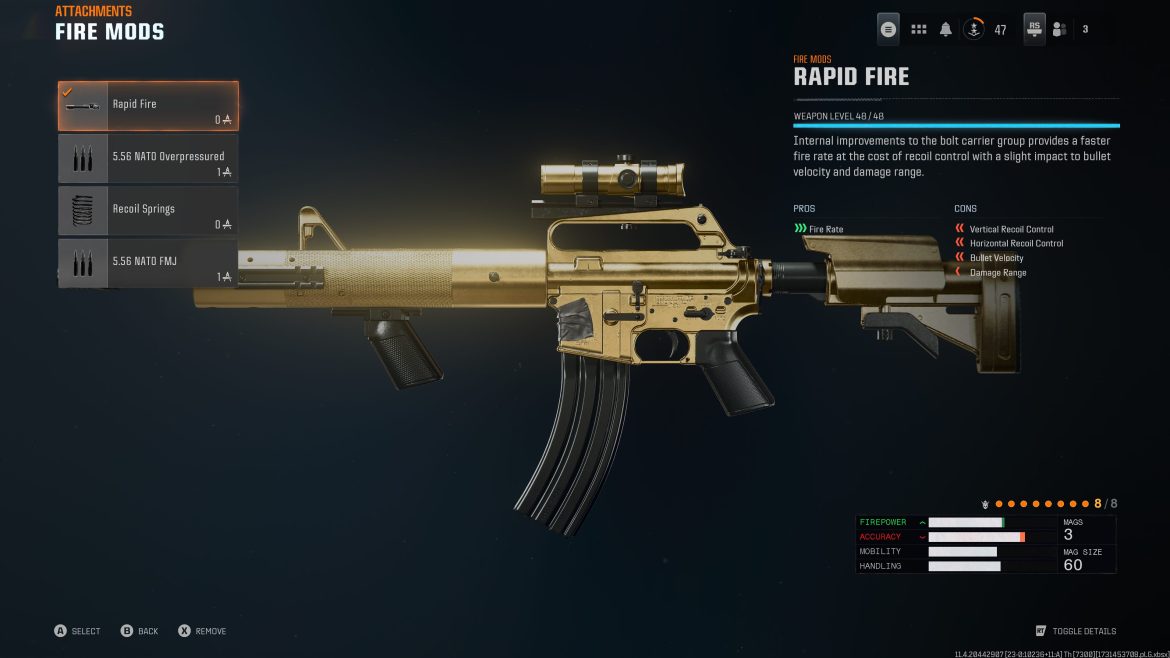Equip the Recoil Springs mod
This screenshot has height=658, width=1170.
tap(148, 211)
